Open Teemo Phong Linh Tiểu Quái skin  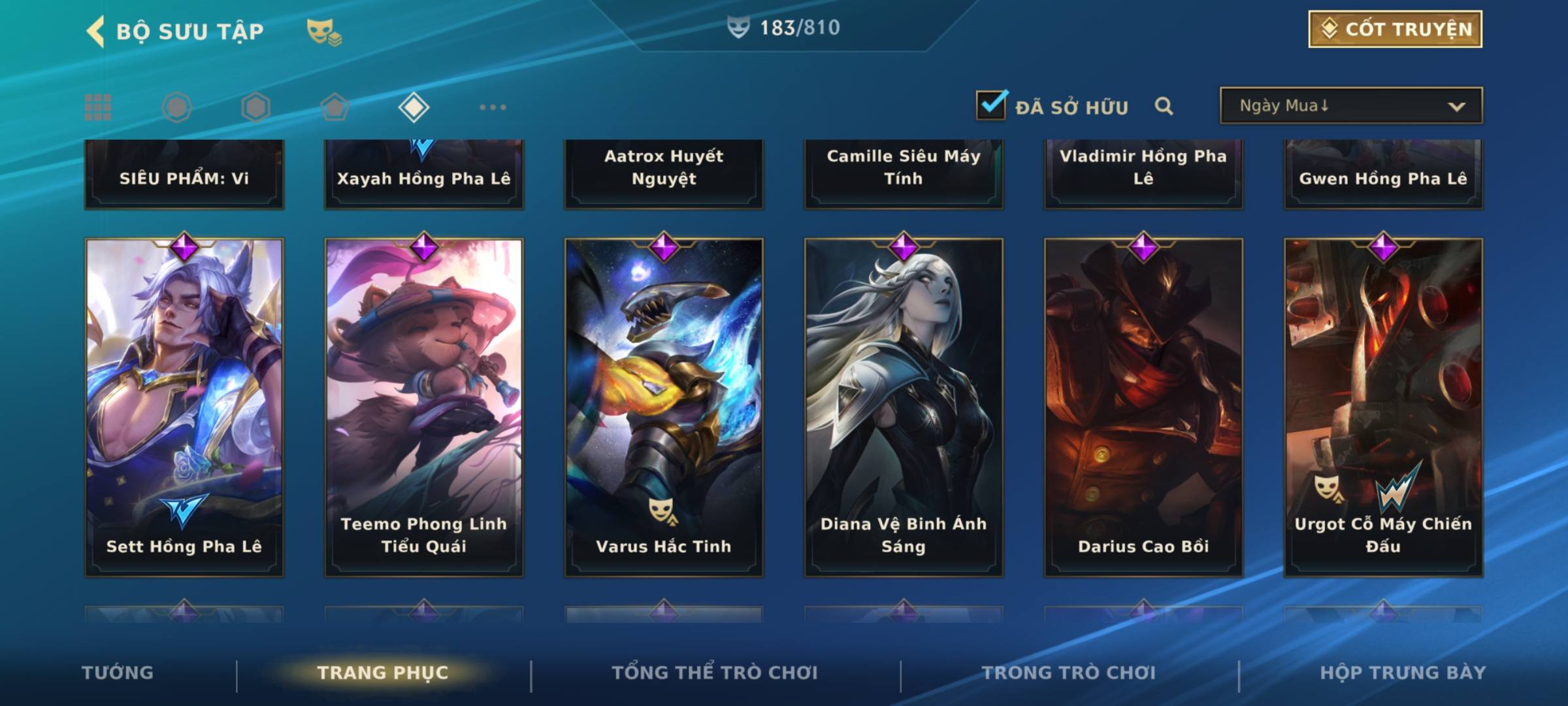point(424,407)
